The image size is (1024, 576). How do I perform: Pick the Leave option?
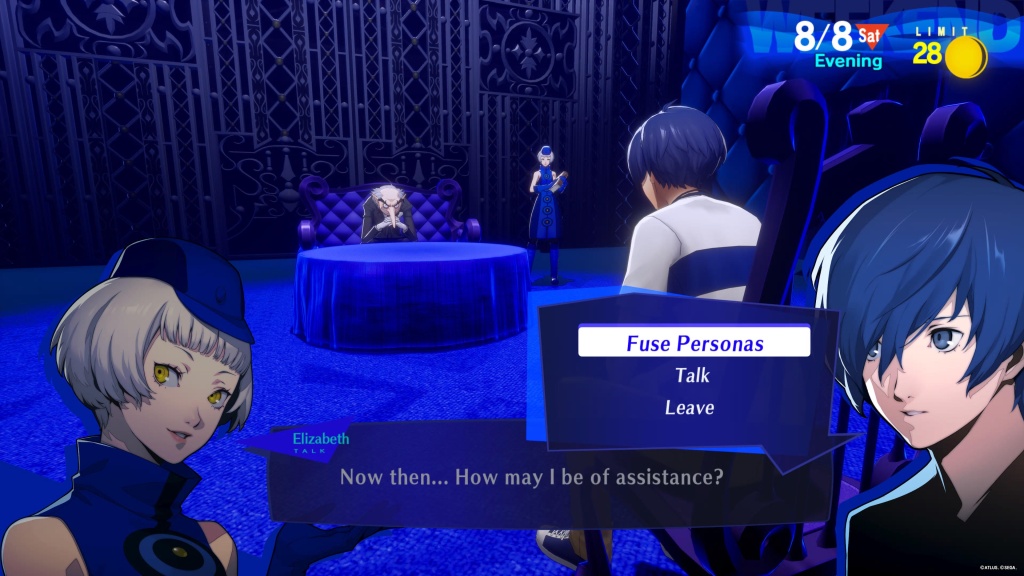690,407
